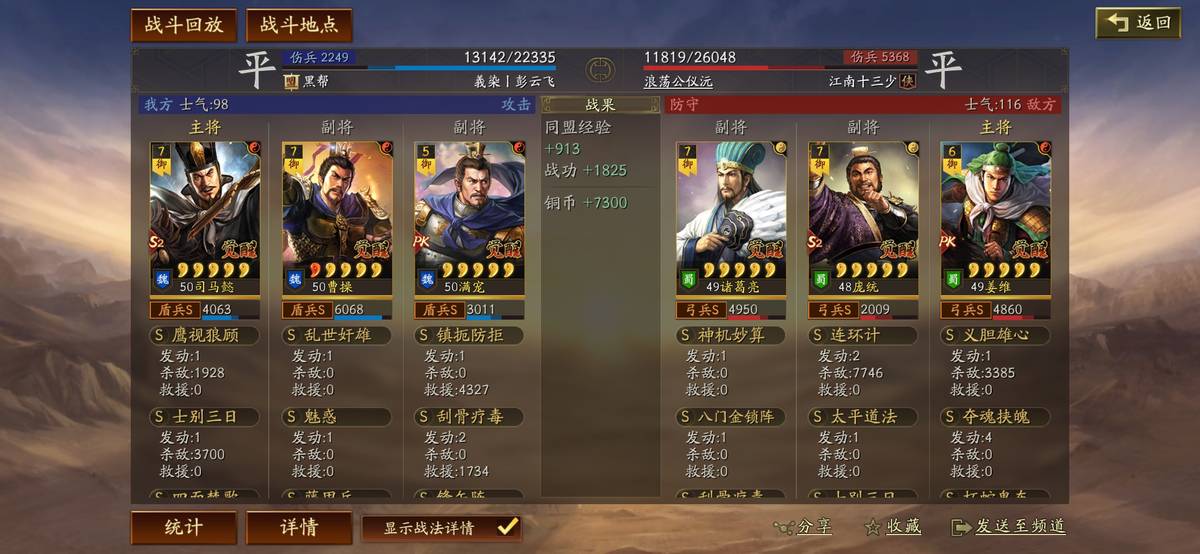This screenshot has width=1200, height=554.
Task: Send report to channel via 发送至频道
Action: 1008,527
